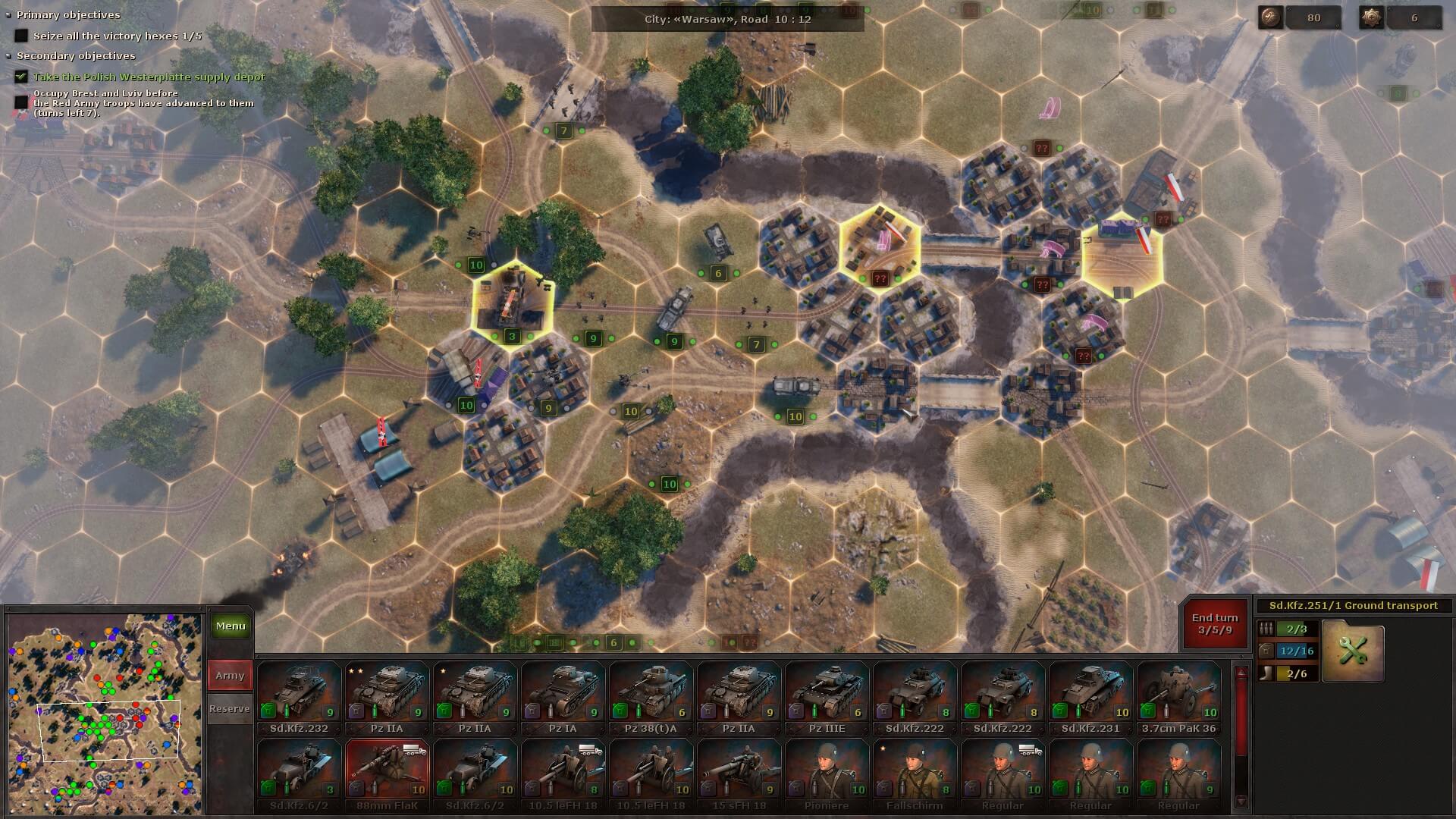Select the 3.7cm PaK 36 card
1456x819 pixels.
(x=1178, y=698)
